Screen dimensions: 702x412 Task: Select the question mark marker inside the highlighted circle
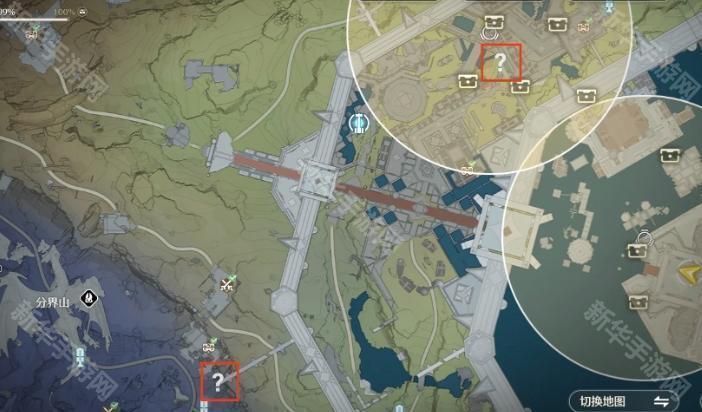(x=501, y=64)
